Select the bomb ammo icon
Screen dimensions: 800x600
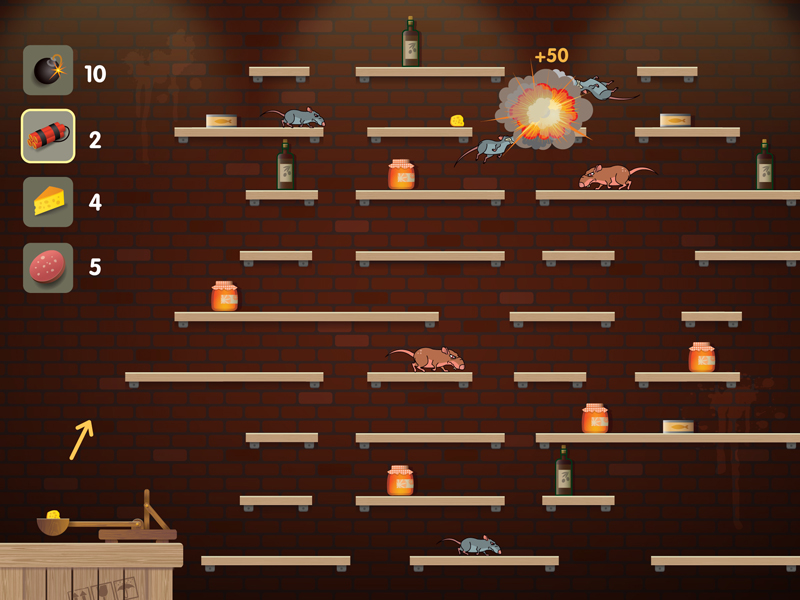pyautogui.click(x=48, y=70)
